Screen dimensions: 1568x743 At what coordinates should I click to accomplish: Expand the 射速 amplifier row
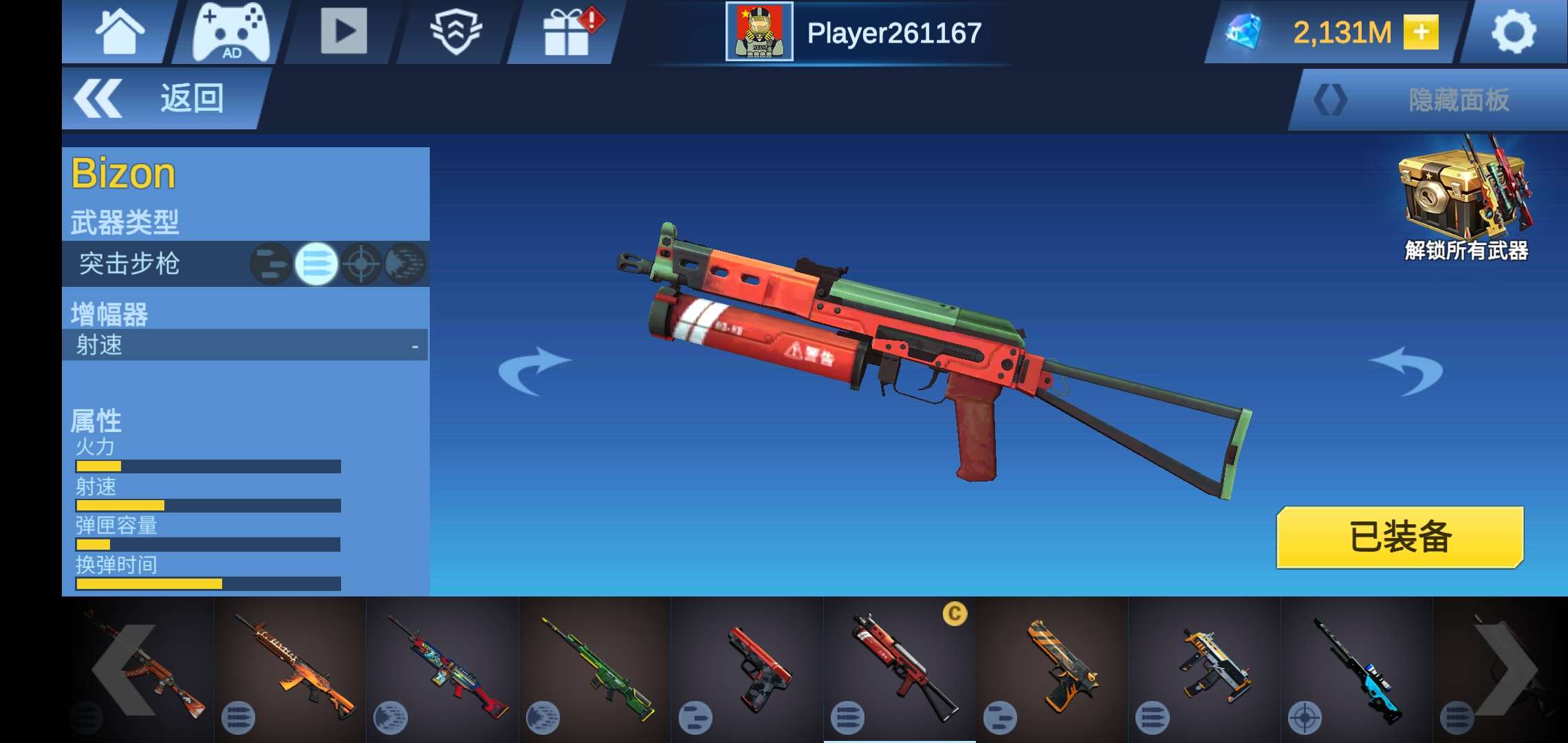(x=245, y=345)
